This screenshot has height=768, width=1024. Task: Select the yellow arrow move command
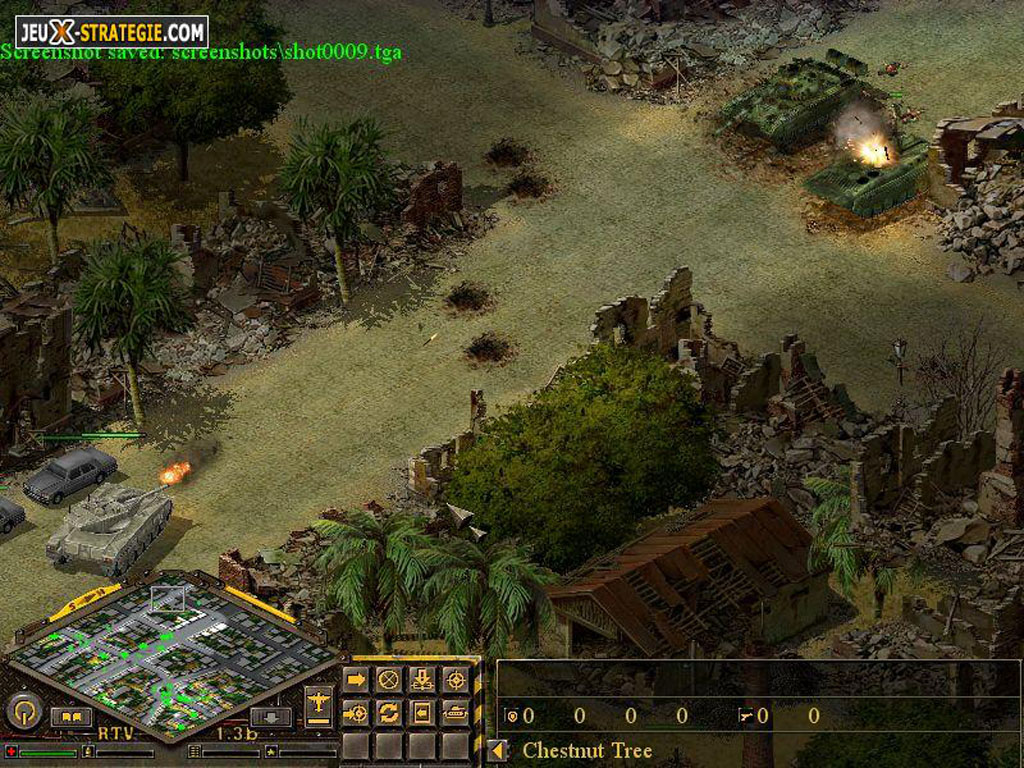[x=356, y=680]
